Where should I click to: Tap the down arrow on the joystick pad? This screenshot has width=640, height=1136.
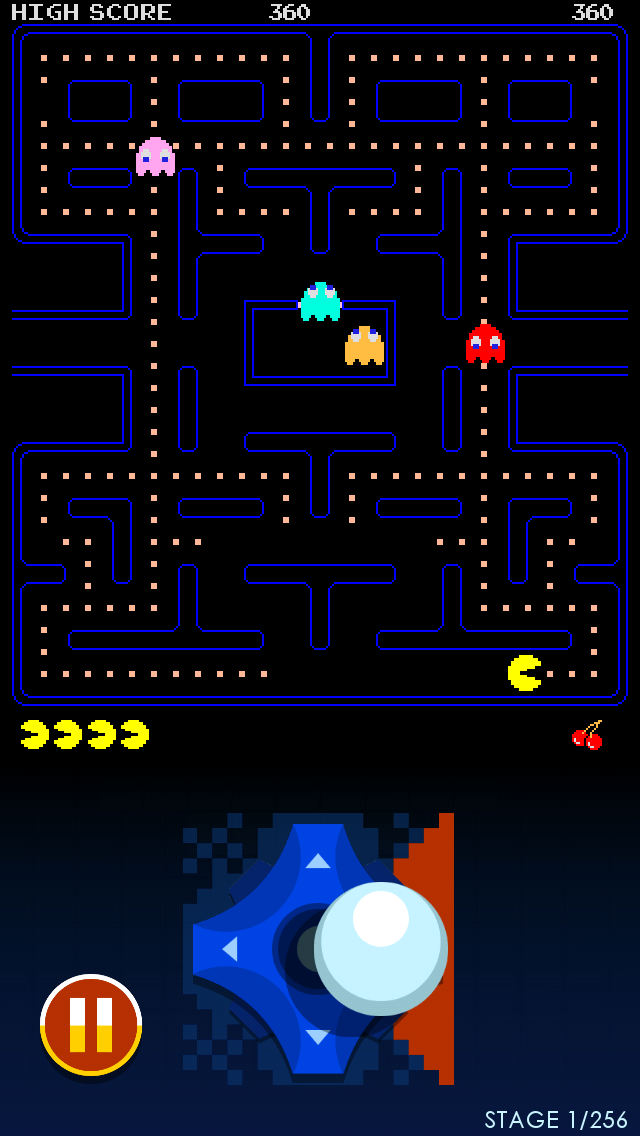click(318, 1037)
